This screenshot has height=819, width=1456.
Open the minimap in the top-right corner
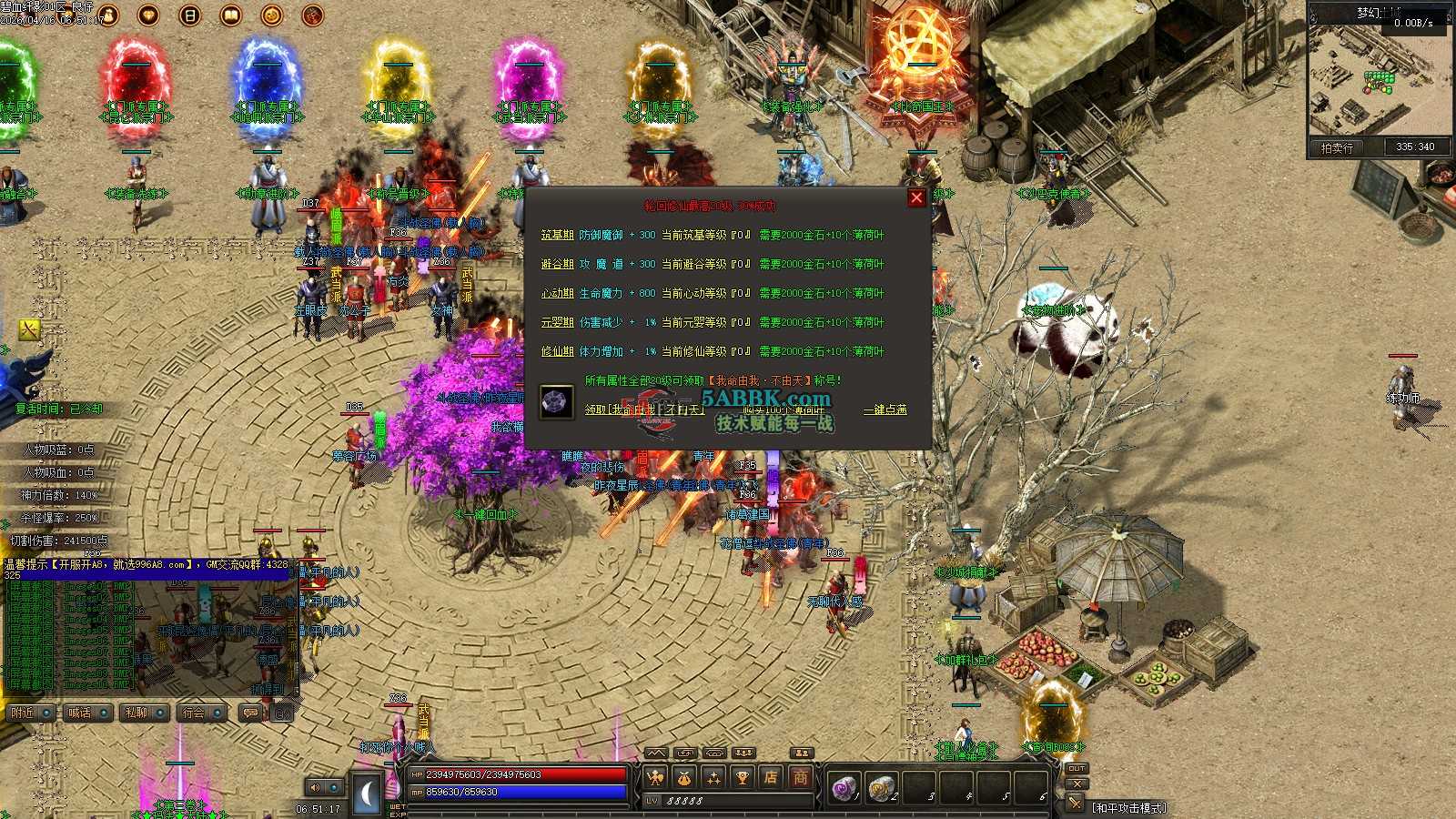click(1380, 79)
